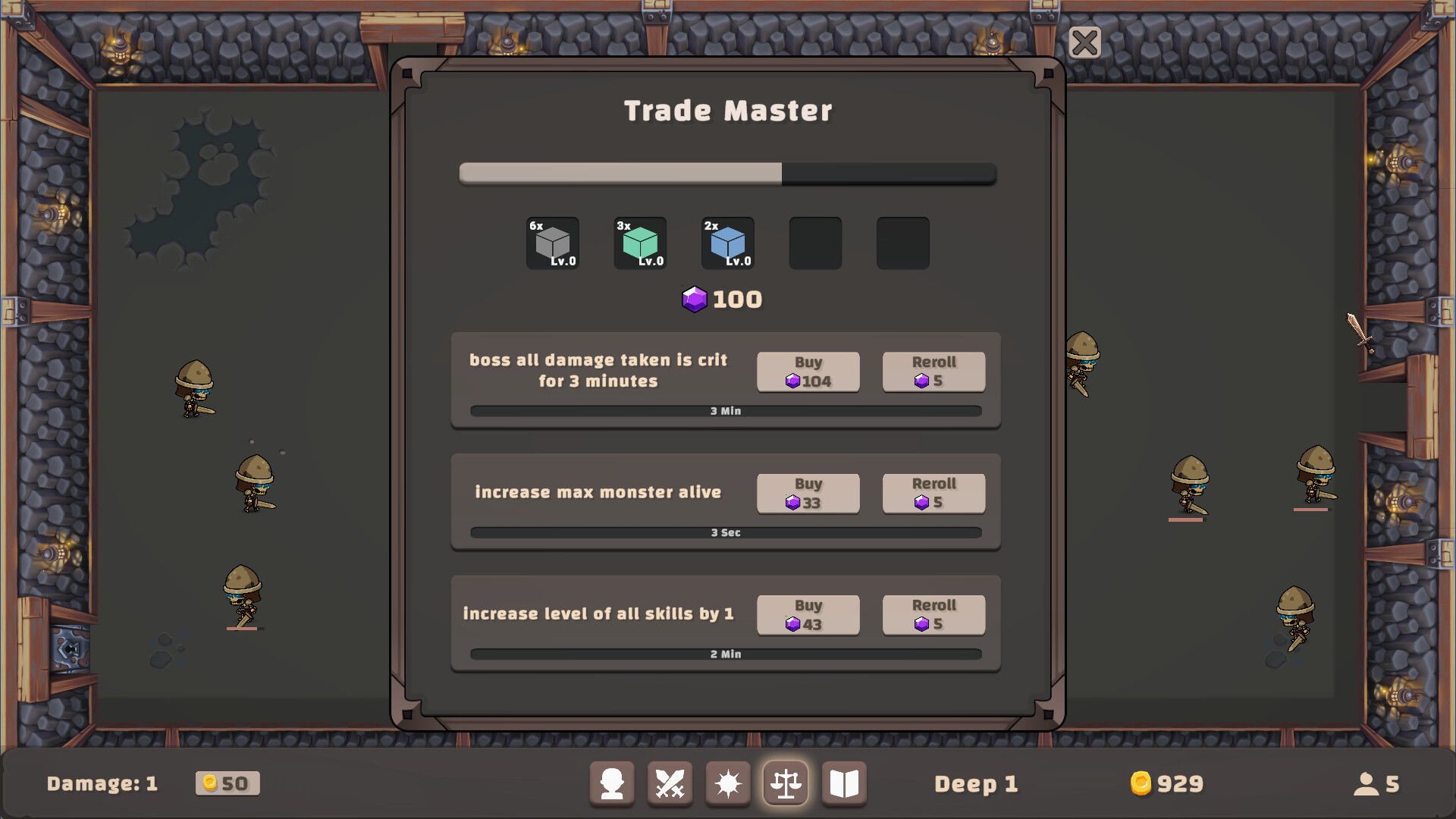Toggle the purple gem currency display

click(x=721, y=299)
